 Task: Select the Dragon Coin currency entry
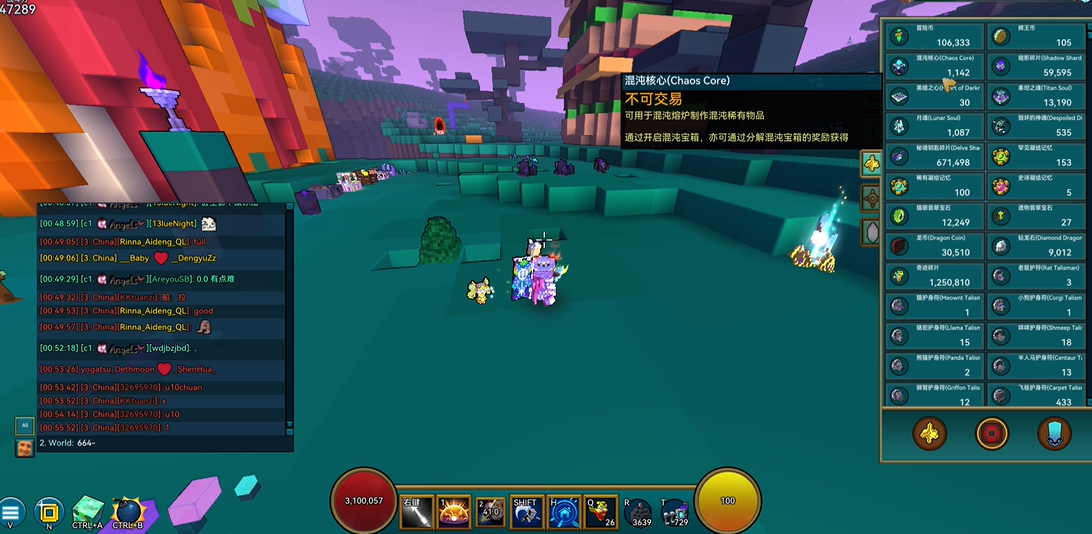coord(934,246)
